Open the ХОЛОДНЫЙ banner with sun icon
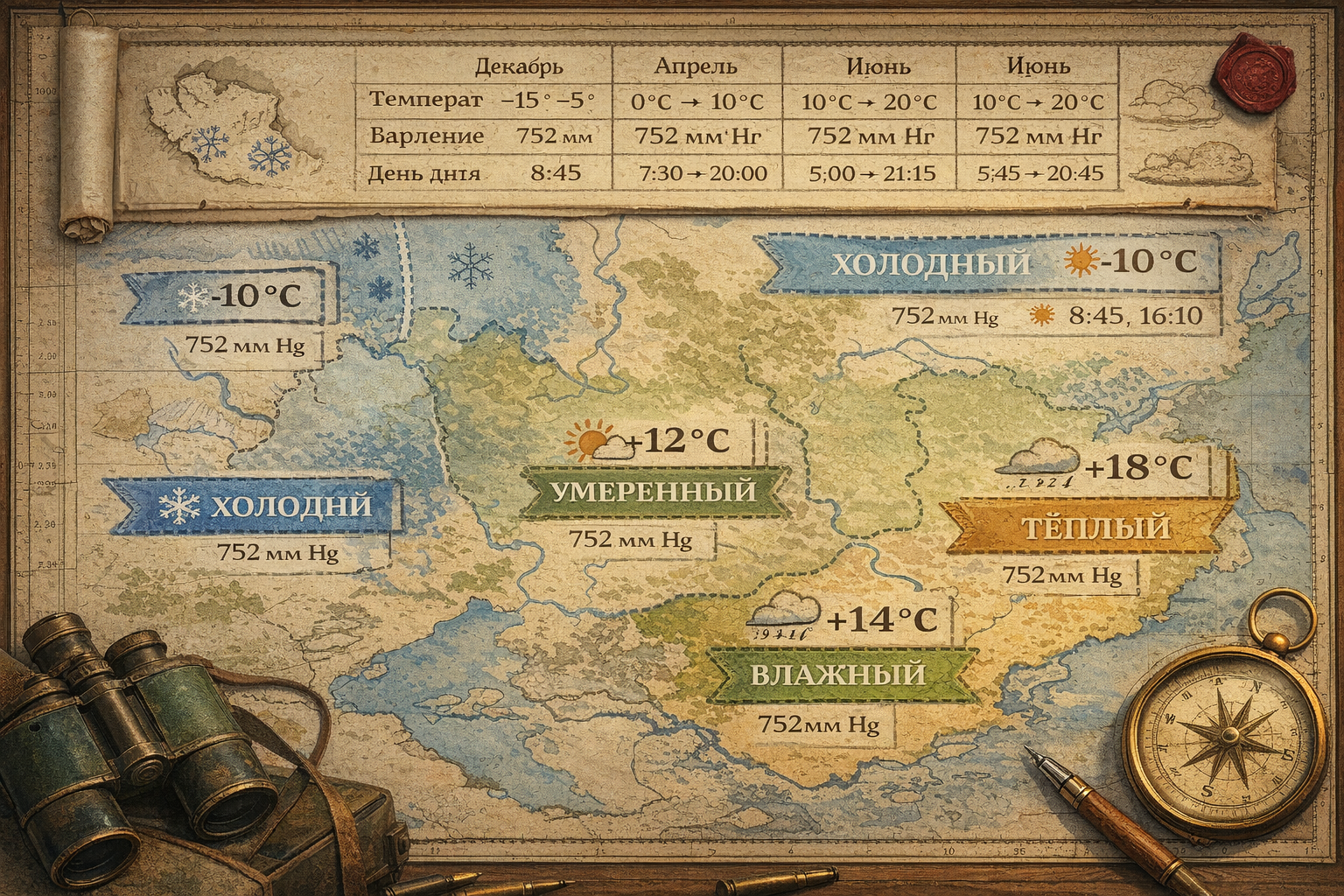The width and height of the screenshot is (1344, 896). pyautogui.click(x=989, y=262)
